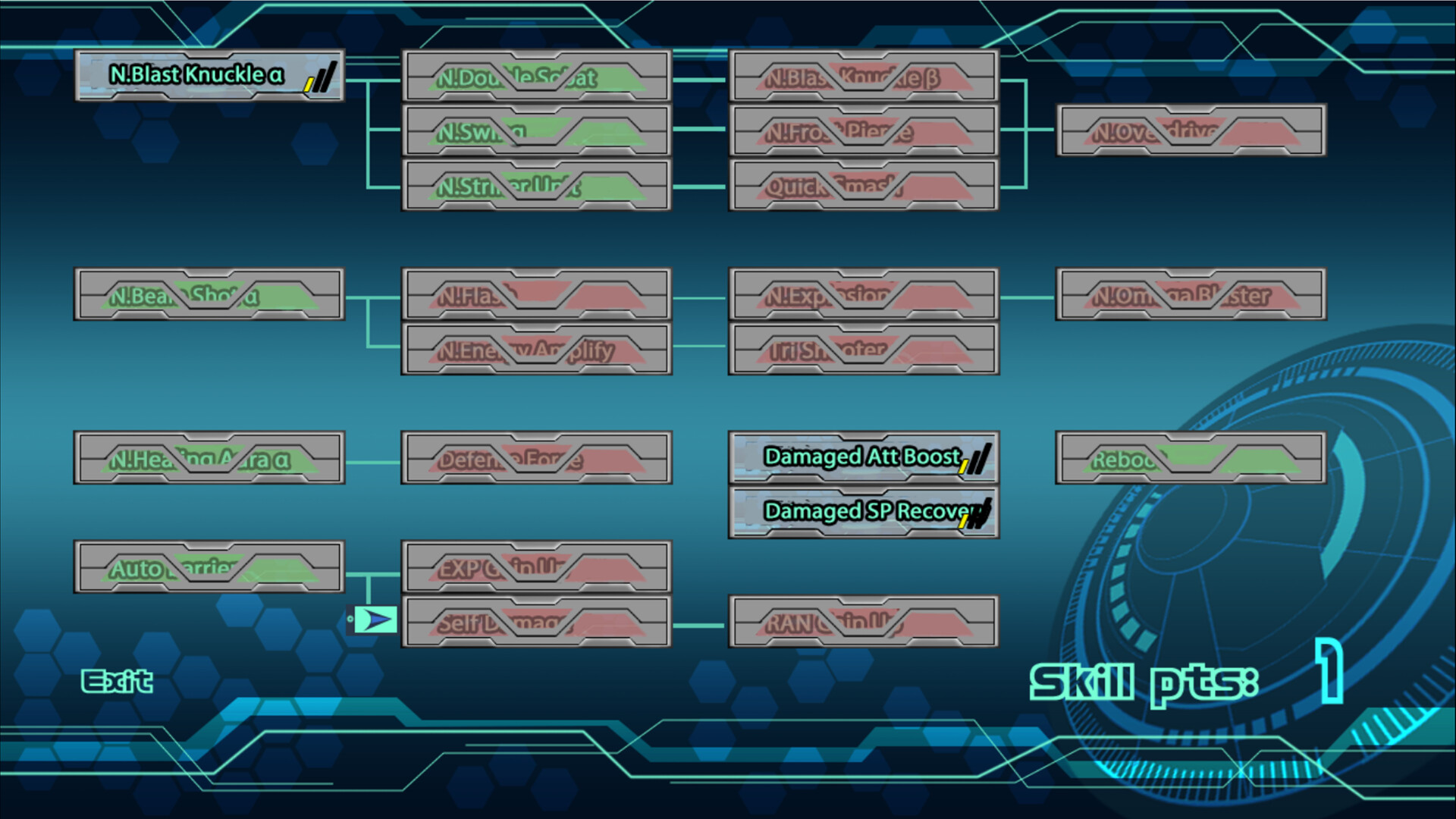
Task: Pick the N.Blast Knuckle β skill node
Action: point(864,76)
